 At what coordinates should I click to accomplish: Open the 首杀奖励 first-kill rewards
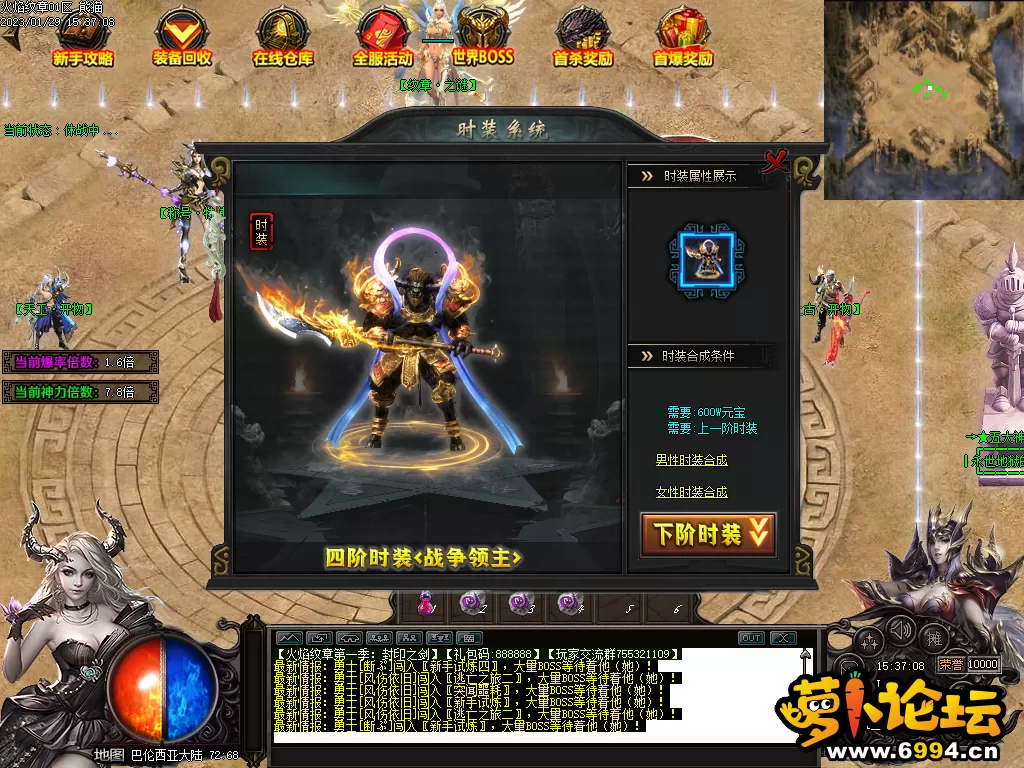click(583, 38)
